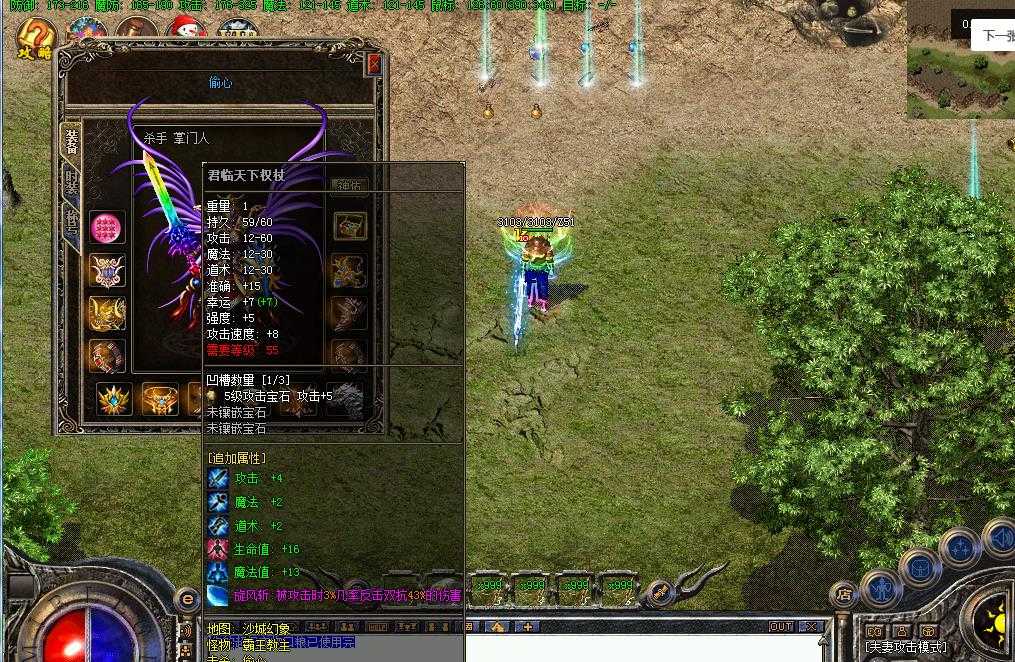This screenshot has width=1015, height=662.
Task: Open the 店 shop button
Action: [843, 593]
